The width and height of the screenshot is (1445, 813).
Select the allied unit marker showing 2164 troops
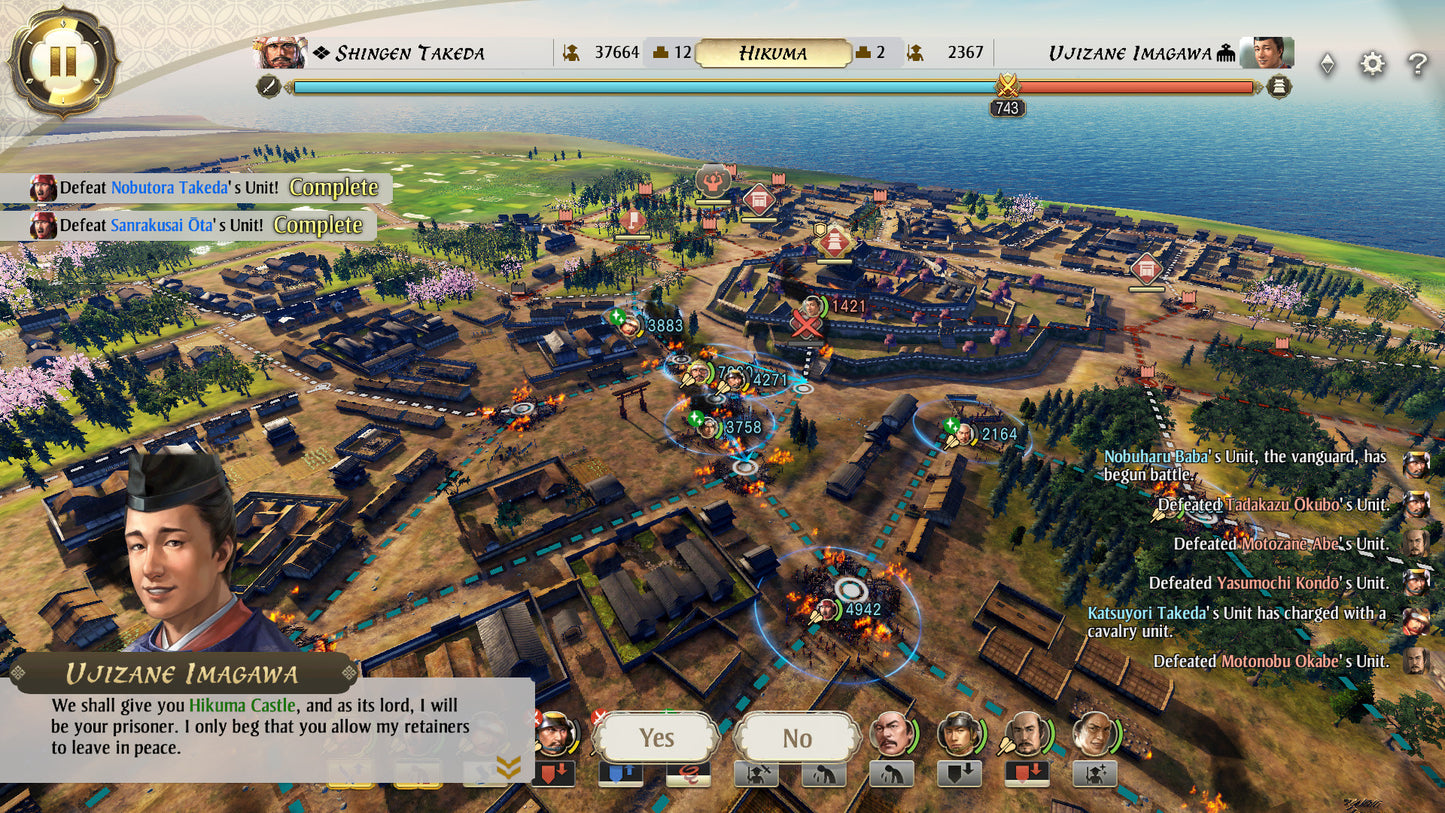pyautogui.click(x=964, y=434)
